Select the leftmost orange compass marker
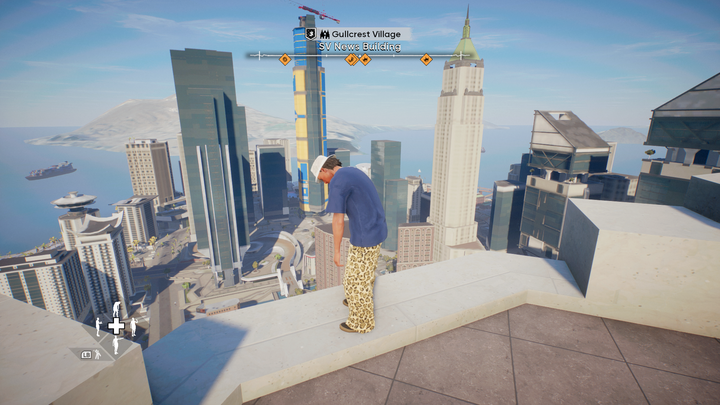Viewport: 720px width, 405px height. (x=285, y=59)
